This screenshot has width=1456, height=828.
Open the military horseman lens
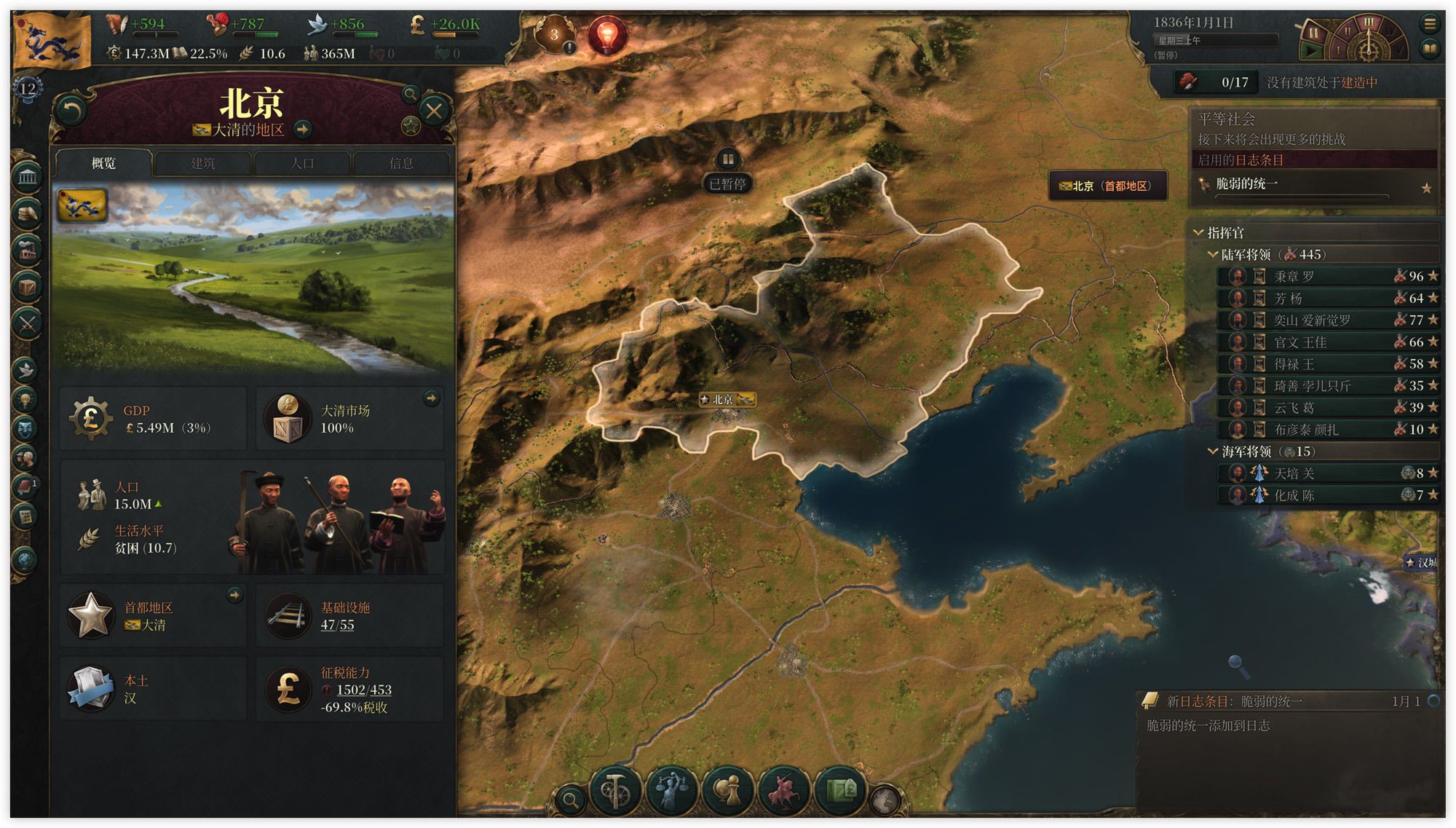pyautogui.click(x=784, y=790)
